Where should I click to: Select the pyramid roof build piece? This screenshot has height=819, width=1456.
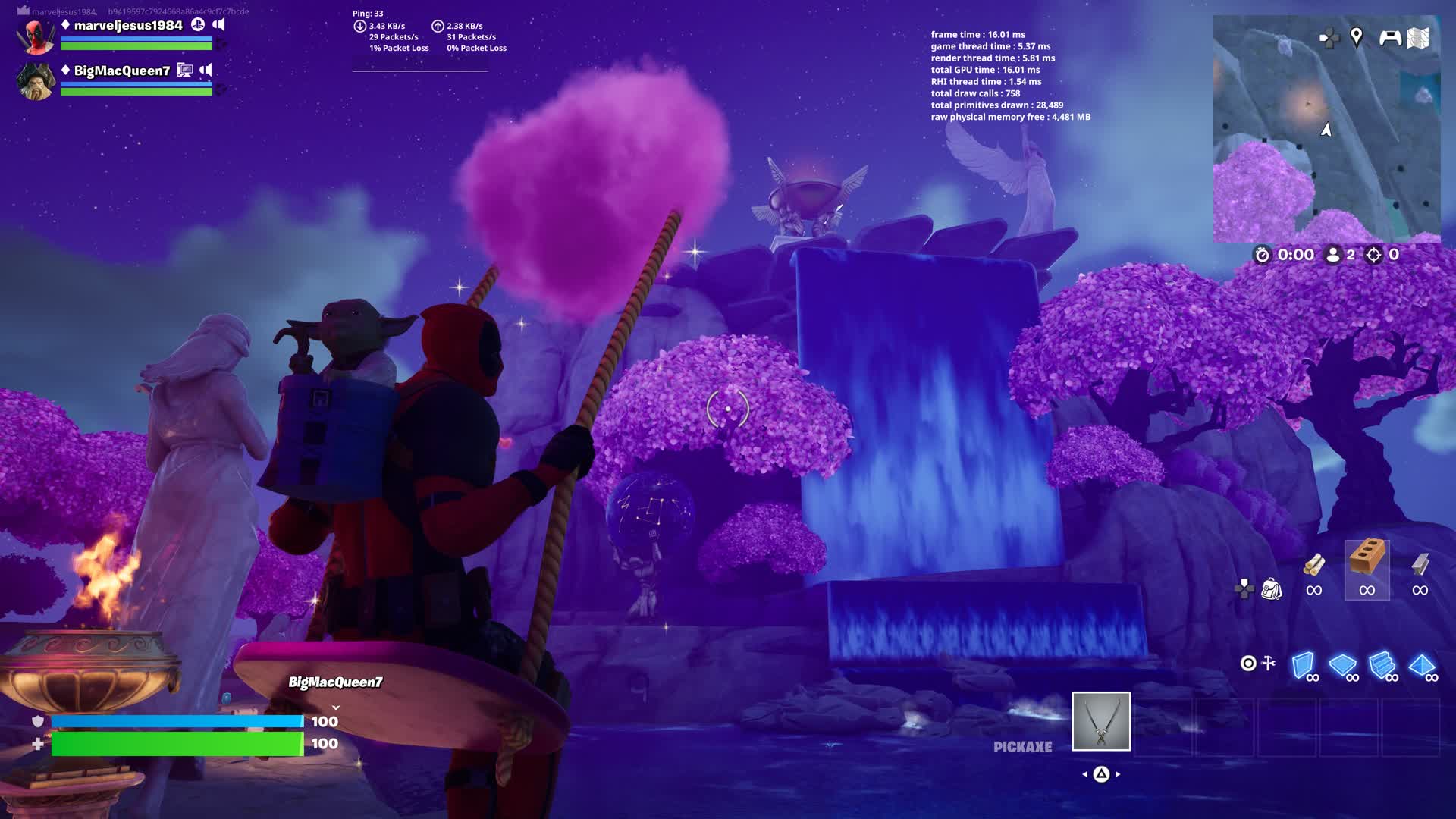[1421, 665]
